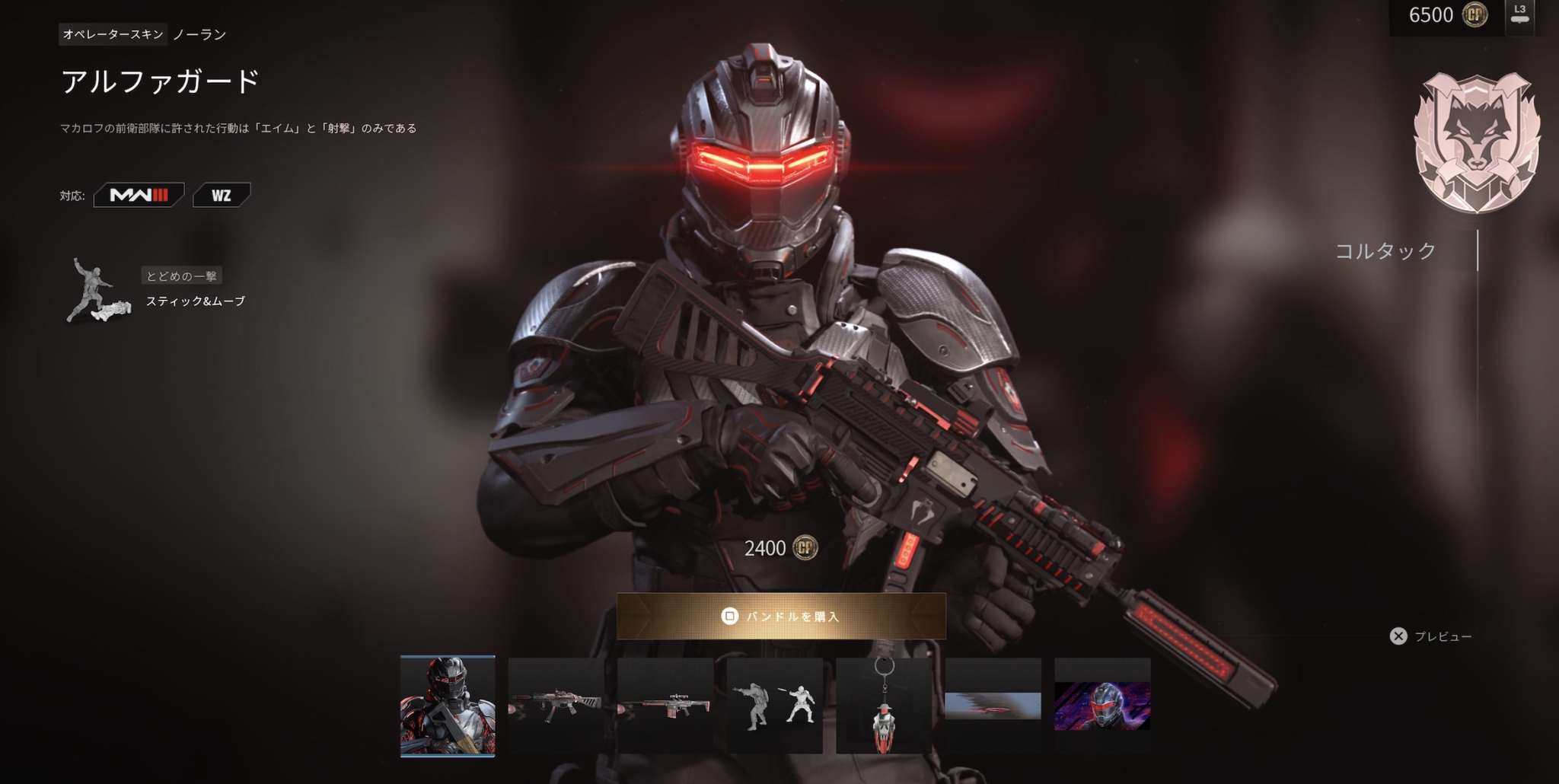Viewport: 1559px width, 784px height.
Task: Expand the WZ compatibility badge
Action: (x=222, y=194)
